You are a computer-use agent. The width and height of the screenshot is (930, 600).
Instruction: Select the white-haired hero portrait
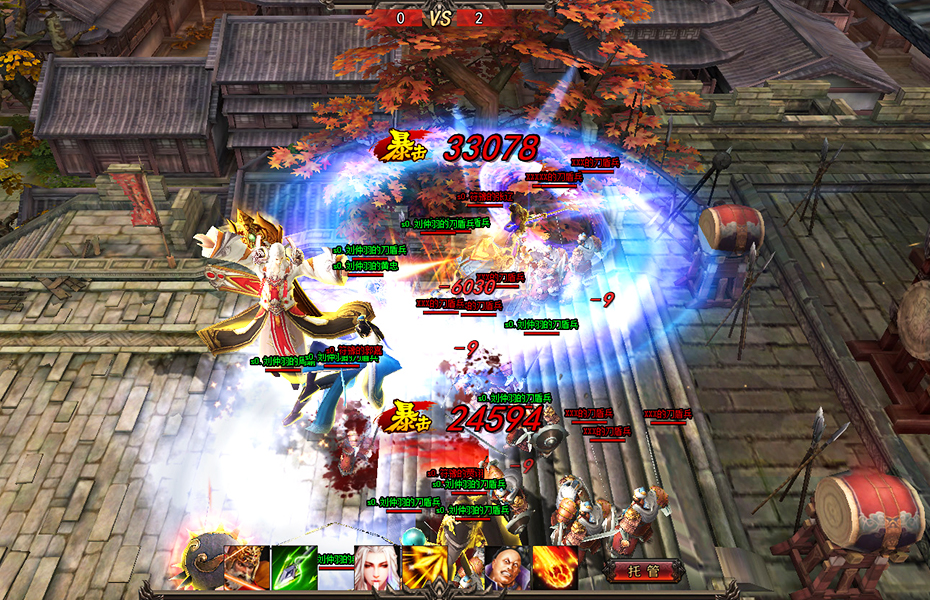(377, 567)
